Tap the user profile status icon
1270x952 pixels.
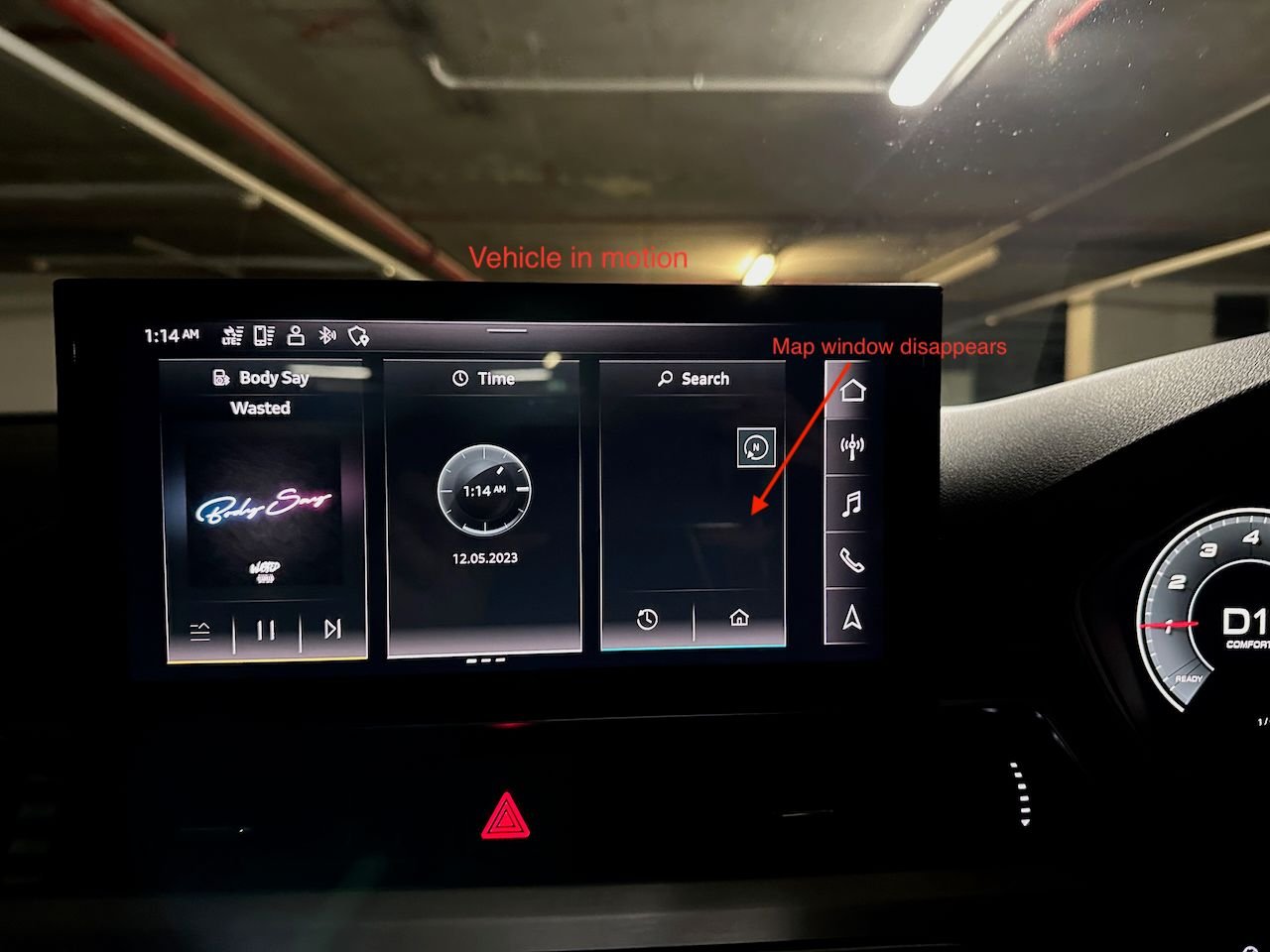pyautogui.click(x=295, y=335)
